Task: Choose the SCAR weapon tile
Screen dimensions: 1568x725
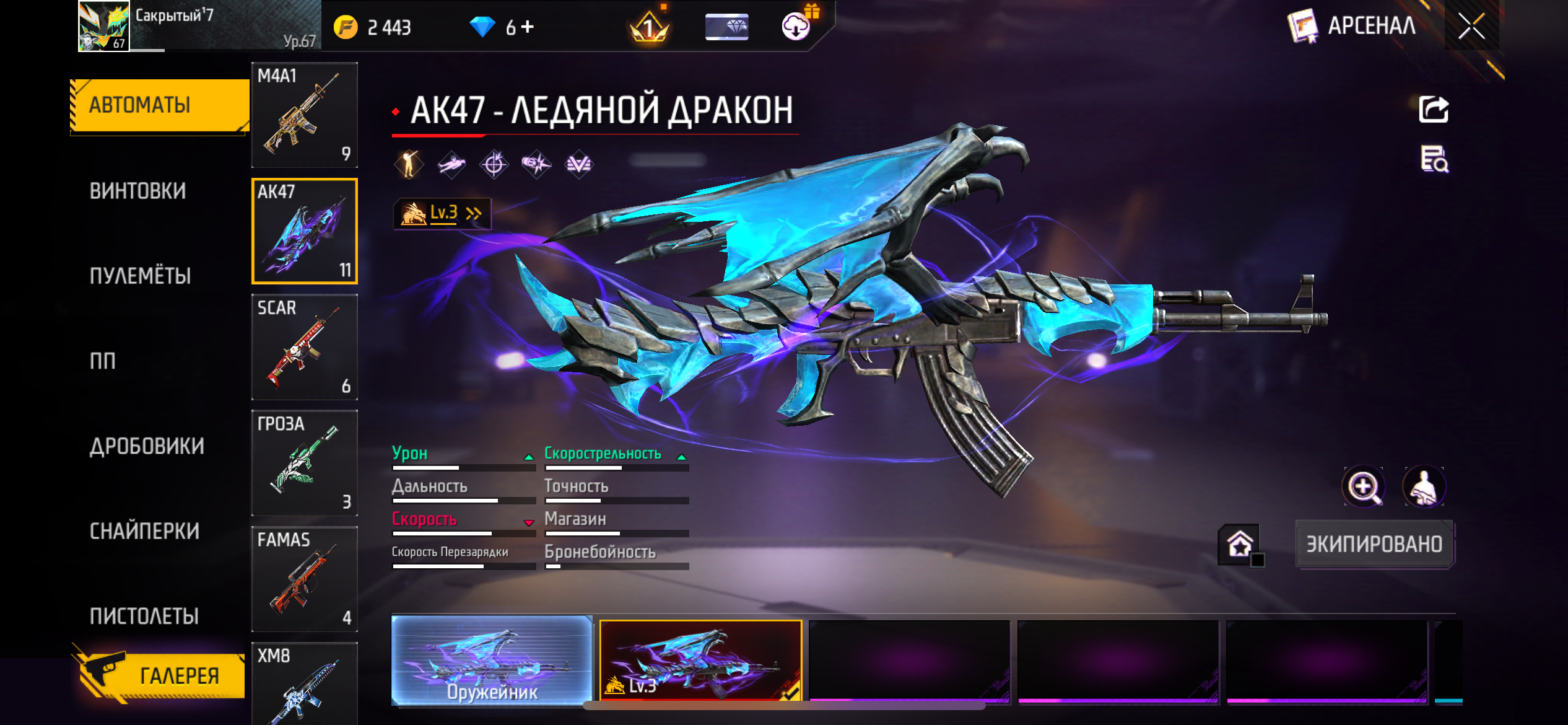Action: [304, 347]
